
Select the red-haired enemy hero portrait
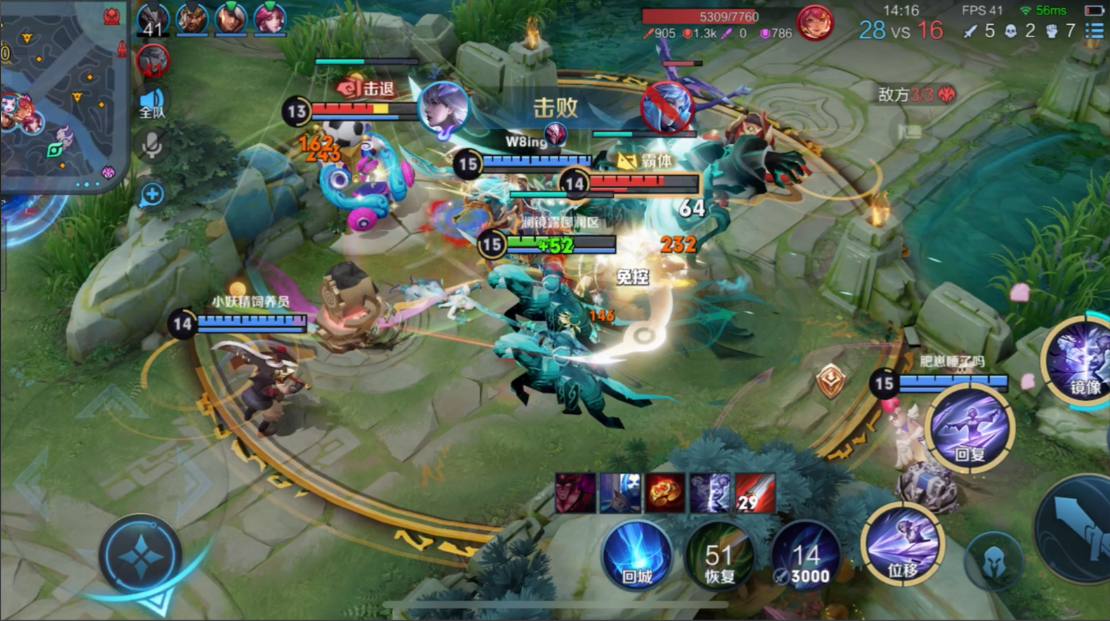coord(815,22)
